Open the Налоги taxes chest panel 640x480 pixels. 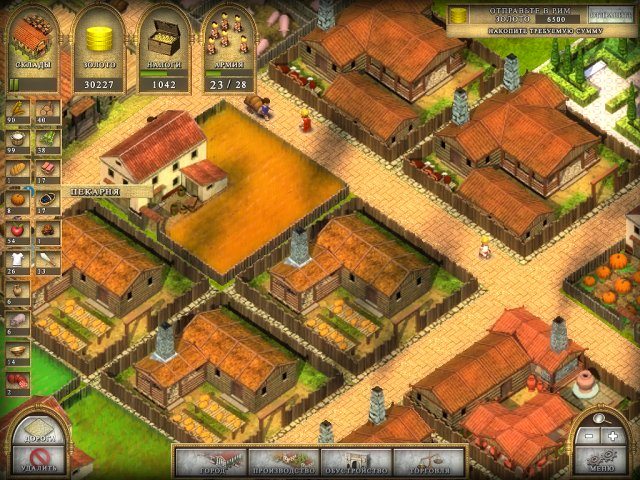163,47
